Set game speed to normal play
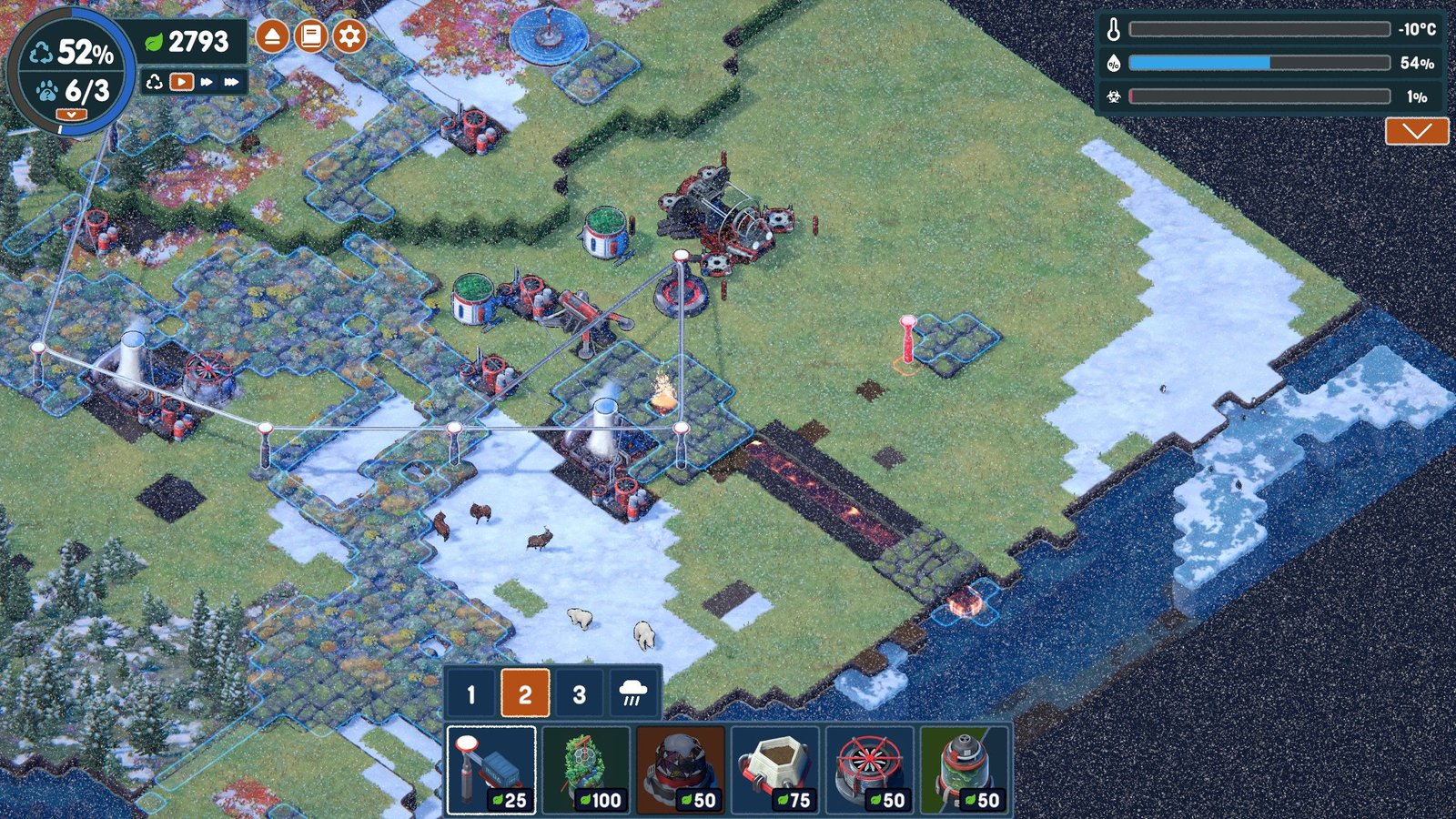 [x=182, y=82]
